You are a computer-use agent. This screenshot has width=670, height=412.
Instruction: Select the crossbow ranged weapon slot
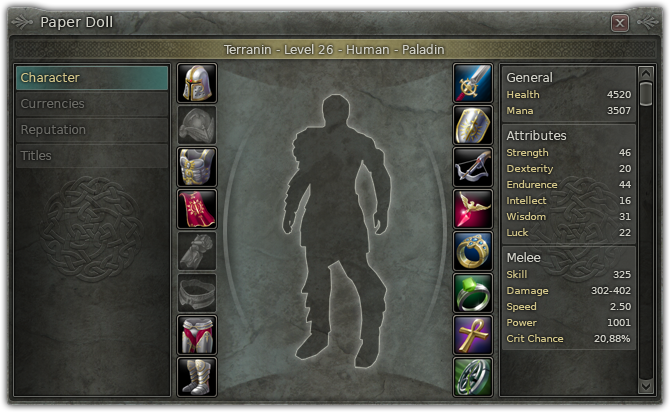click(x=473, y=167)
